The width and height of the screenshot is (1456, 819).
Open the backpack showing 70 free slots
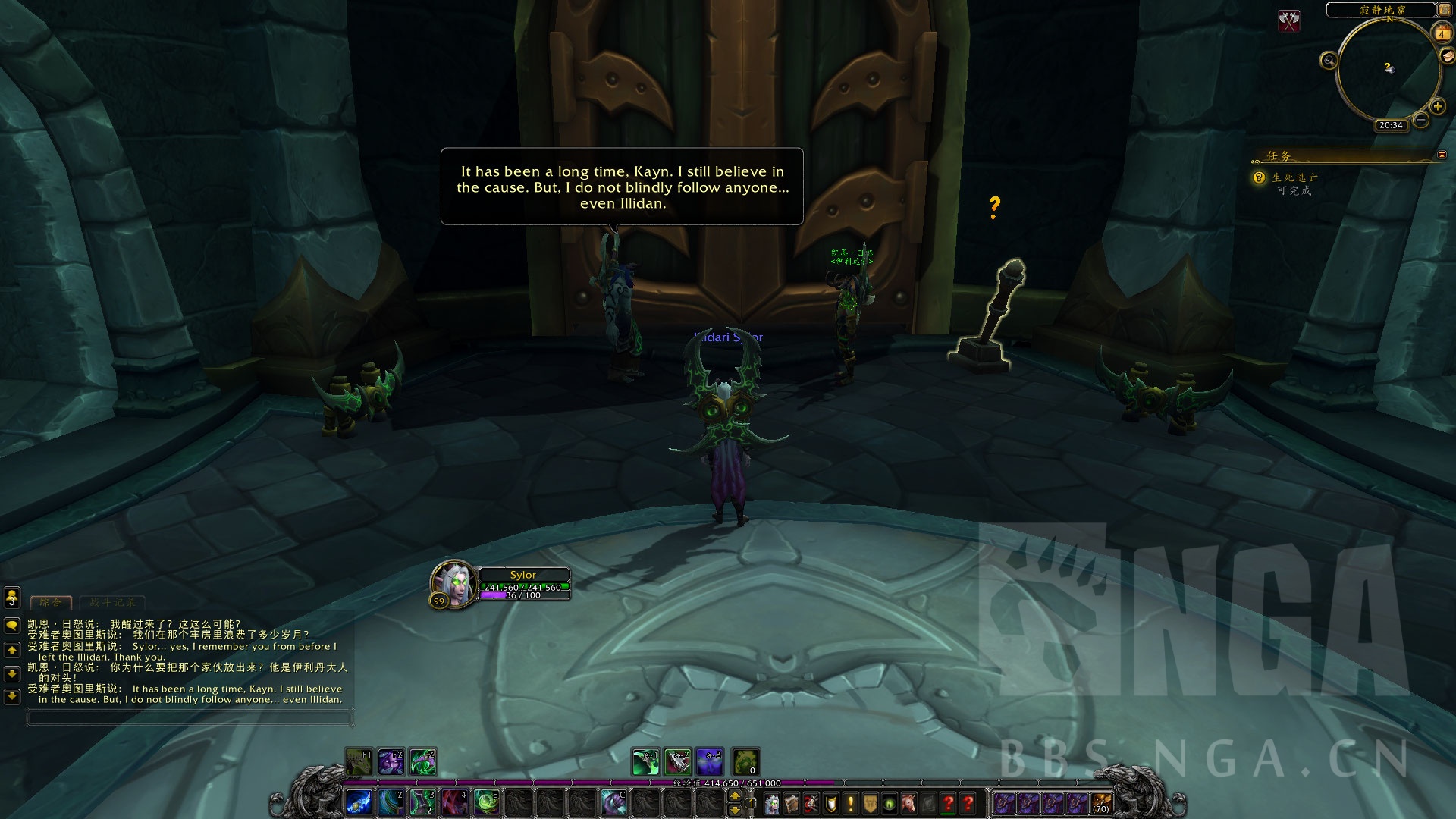[x=1101, y=802]
